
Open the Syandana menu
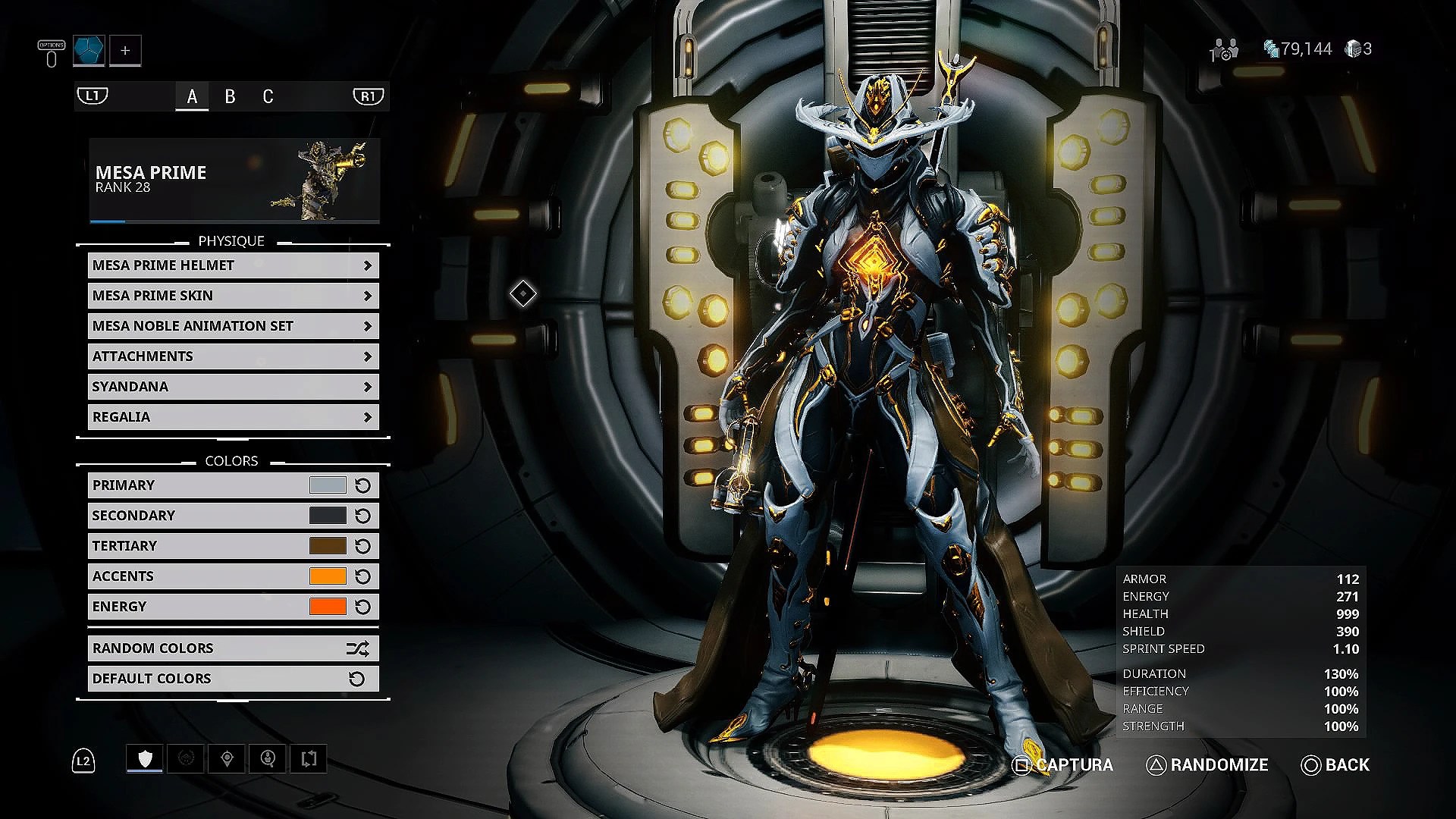coord(233,387)
